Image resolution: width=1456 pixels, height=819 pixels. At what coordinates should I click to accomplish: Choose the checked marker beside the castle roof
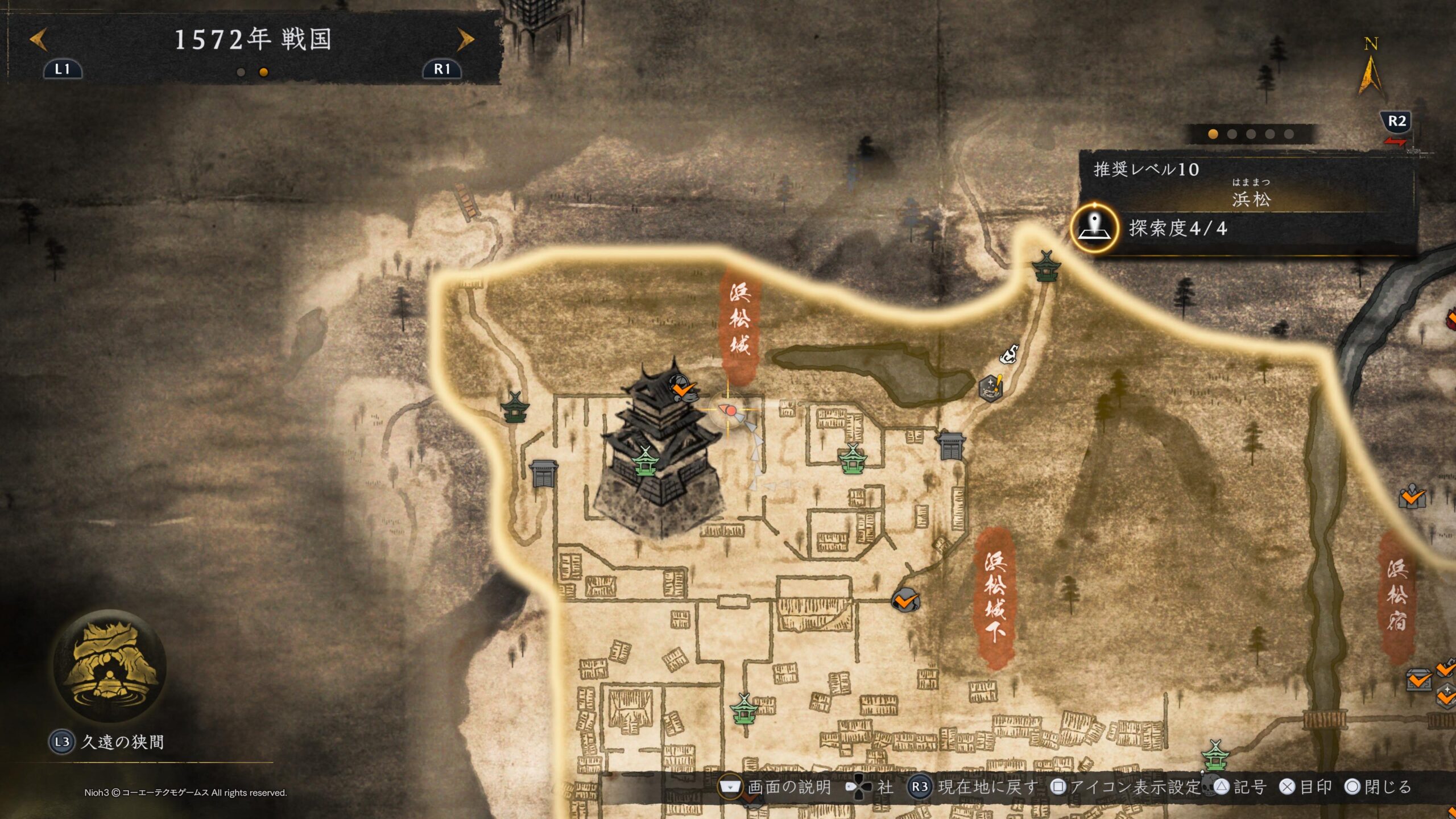(683, 390)
